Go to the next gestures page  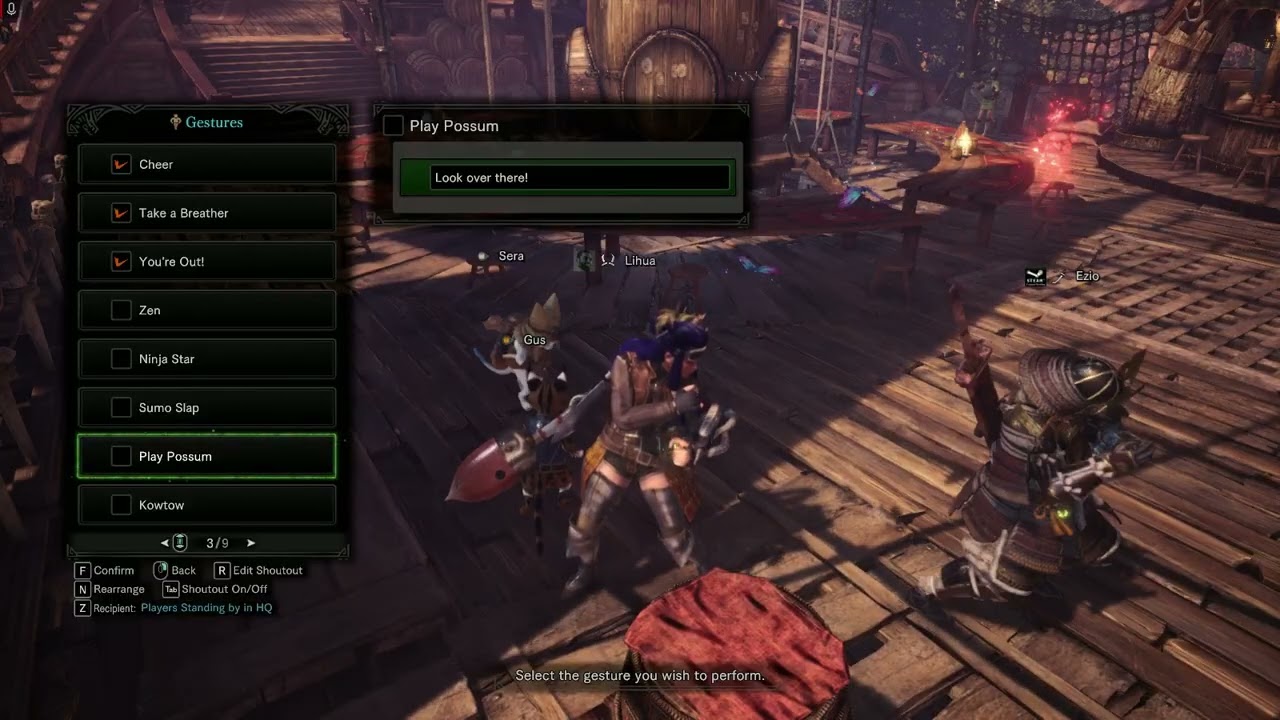coord(251,543)
